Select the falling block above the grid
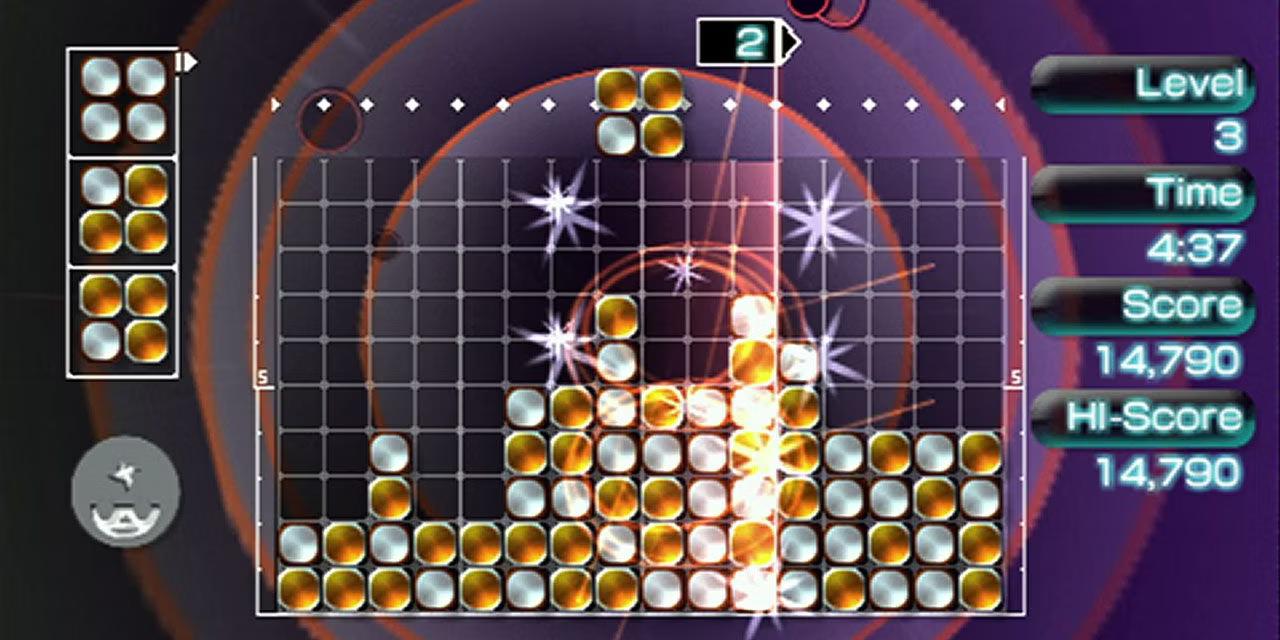 click(640, 112)
